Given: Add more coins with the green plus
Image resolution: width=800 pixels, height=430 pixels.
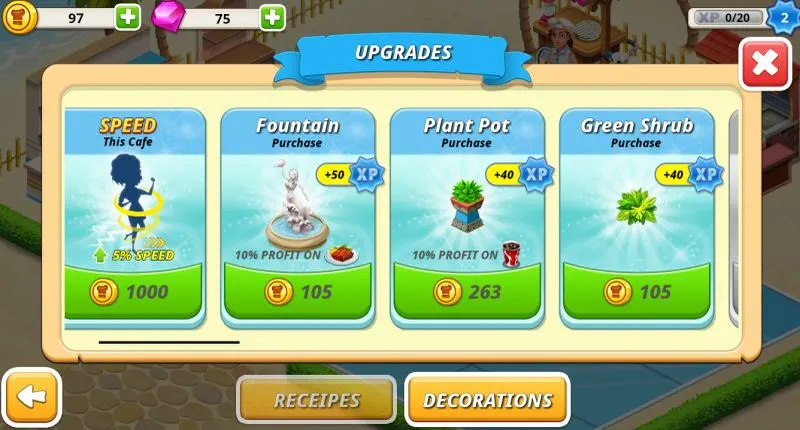Looking at the screenshot, I should pyautogui.click(x=128, y=17).
